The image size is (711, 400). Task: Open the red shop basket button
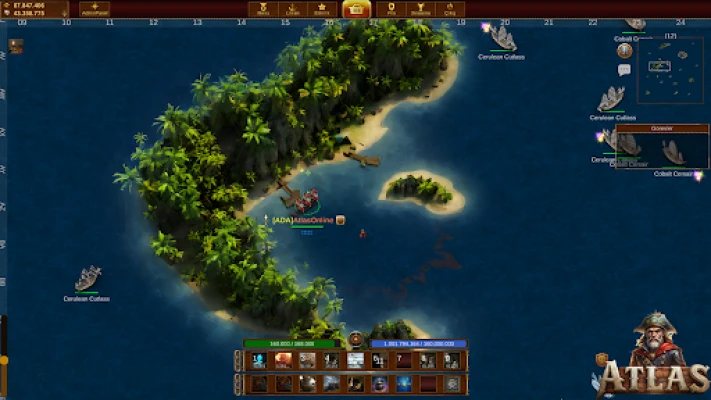356,10
